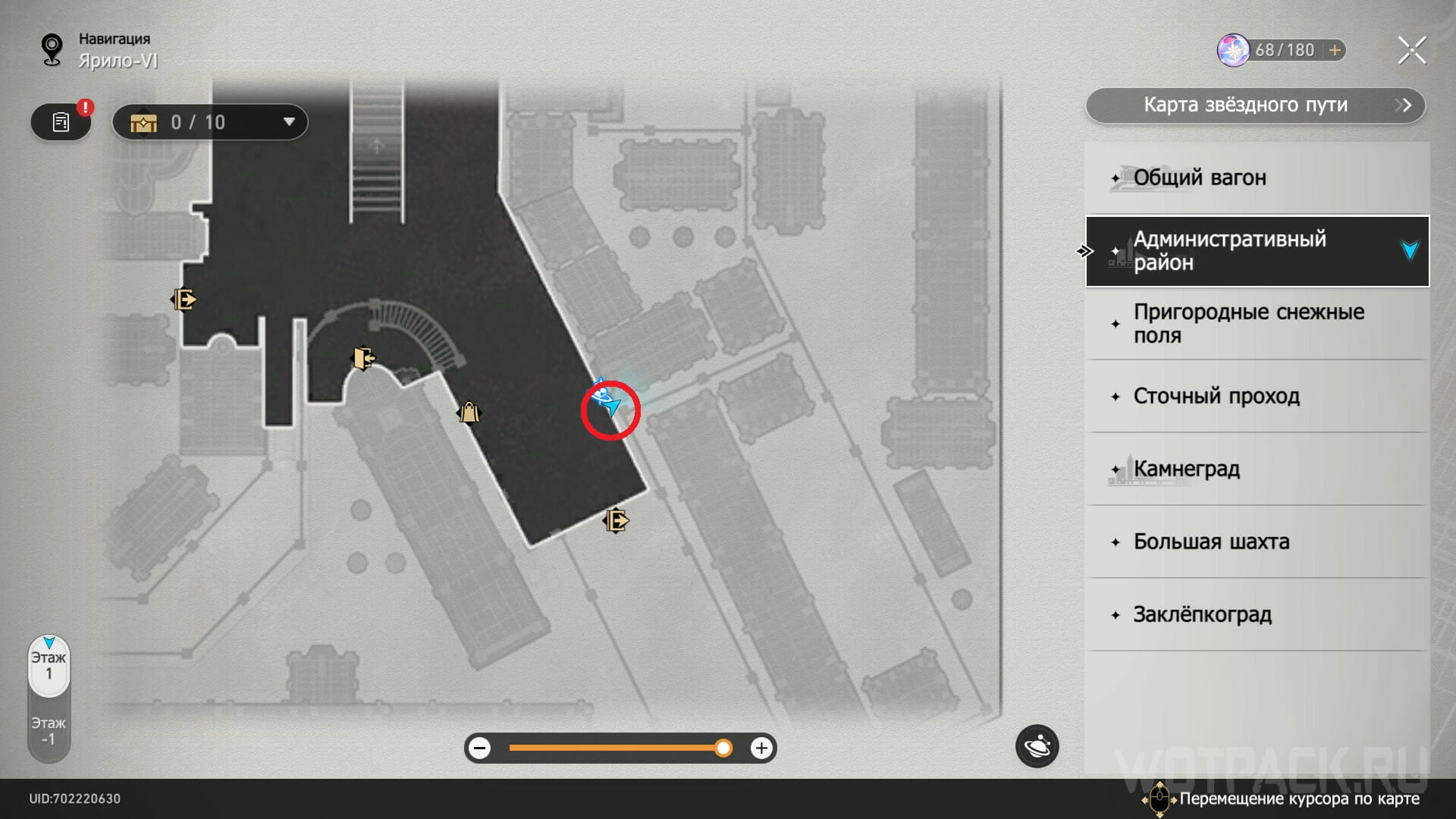Adjust the orange map zoom slider
Image resolution: width=1456 pixels, height=819 pixels.
pos(723,748)
